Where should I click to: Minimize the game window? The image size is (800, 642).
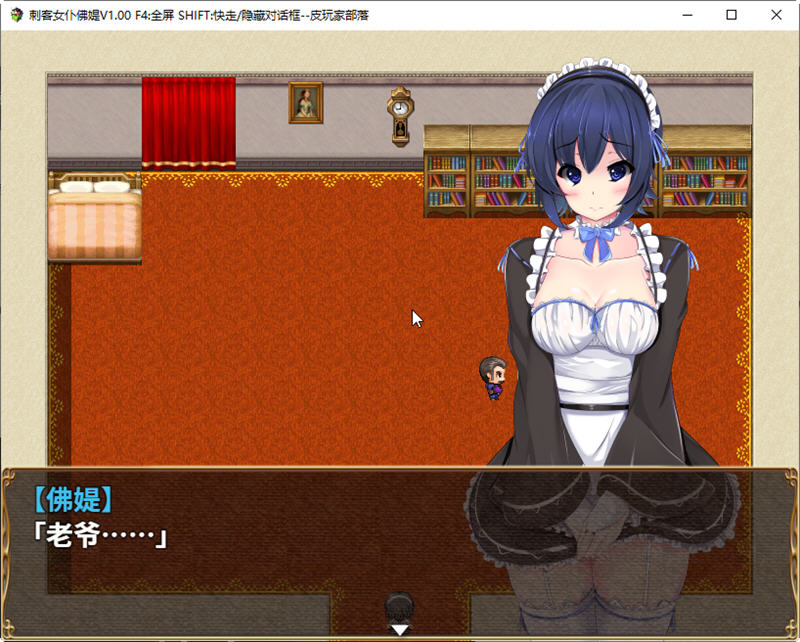[x=686, y=15]
